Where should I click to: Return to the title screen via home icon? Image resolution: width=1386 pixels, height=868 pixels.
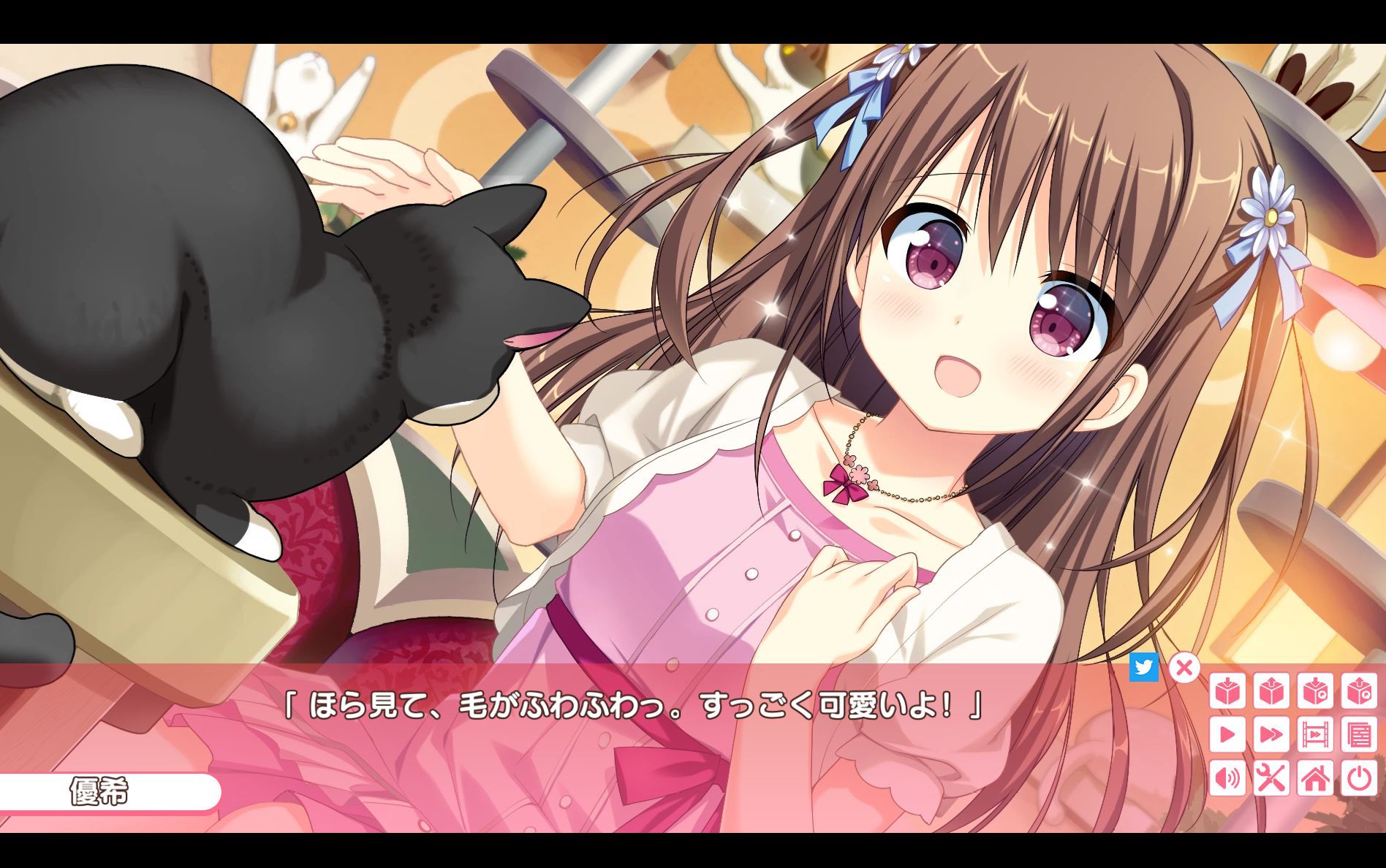1314,778
